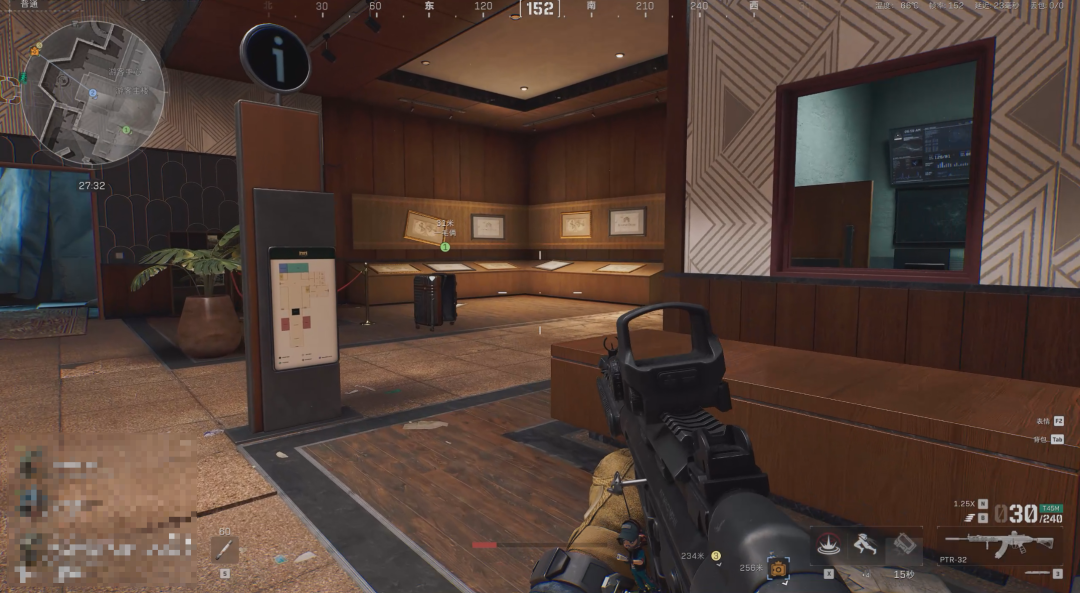This screenshot has height=593, width=1080.
Task: Click the yellow number 3 waypoint marker
Action: (715, 555)
